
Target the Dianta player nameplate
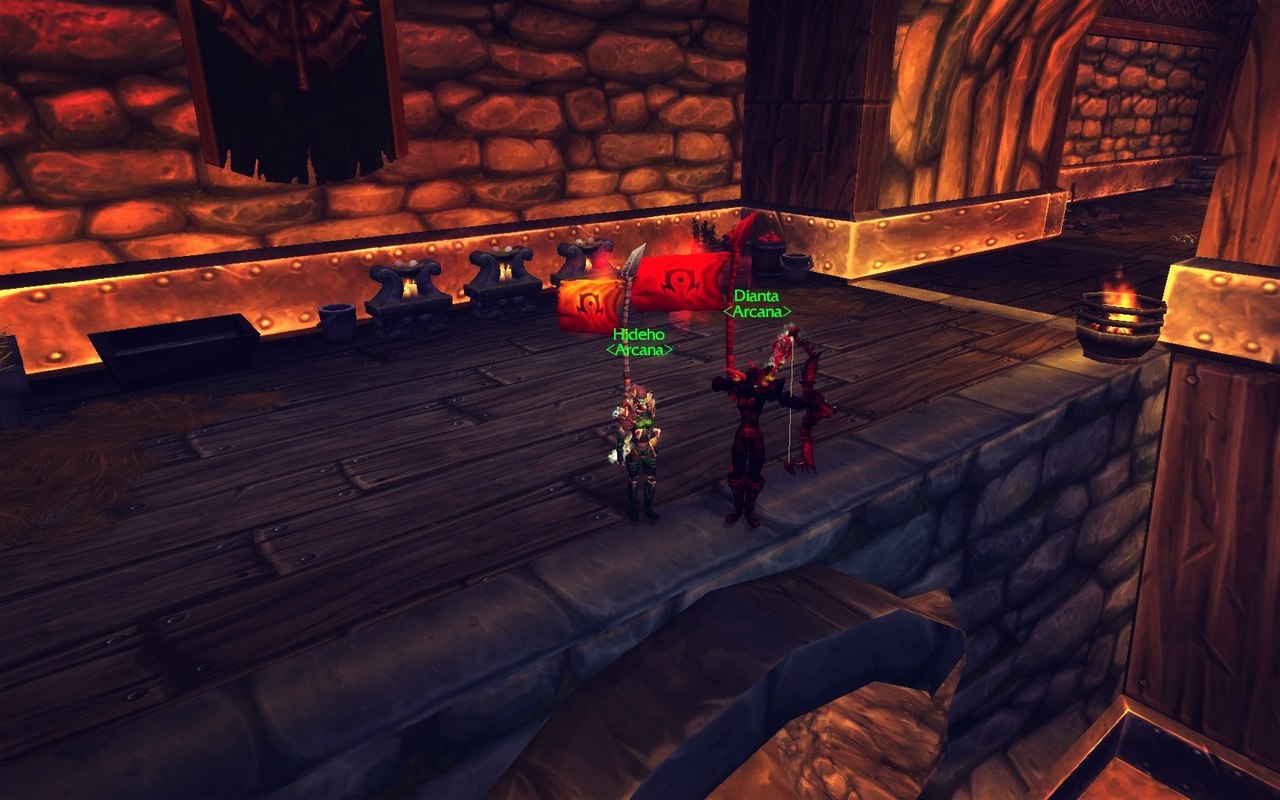pyautogui.click(x=756, y=296)
